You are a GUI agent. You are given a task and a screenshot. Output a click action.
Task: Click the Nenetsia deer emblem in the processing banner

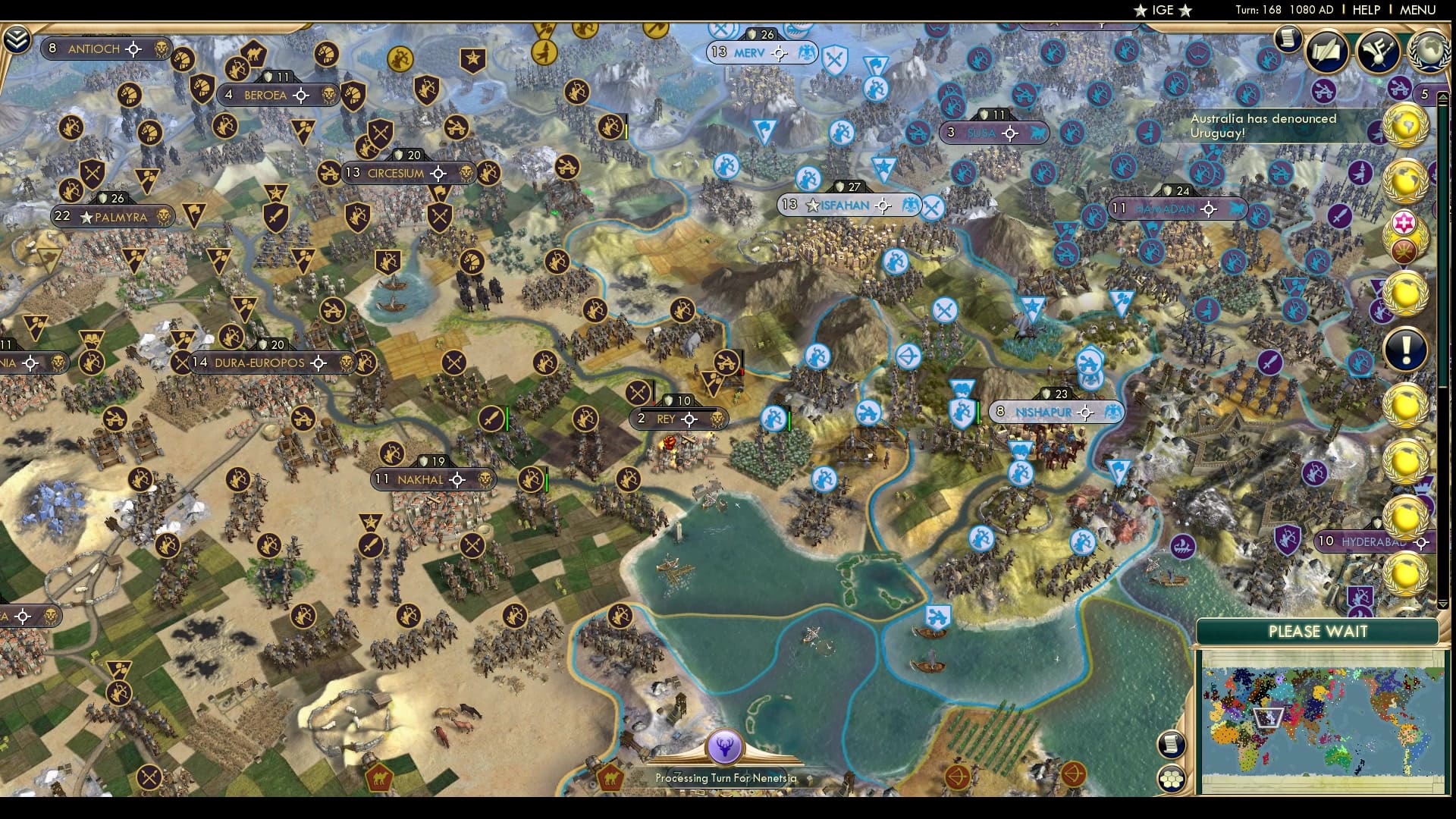[726, 745]
